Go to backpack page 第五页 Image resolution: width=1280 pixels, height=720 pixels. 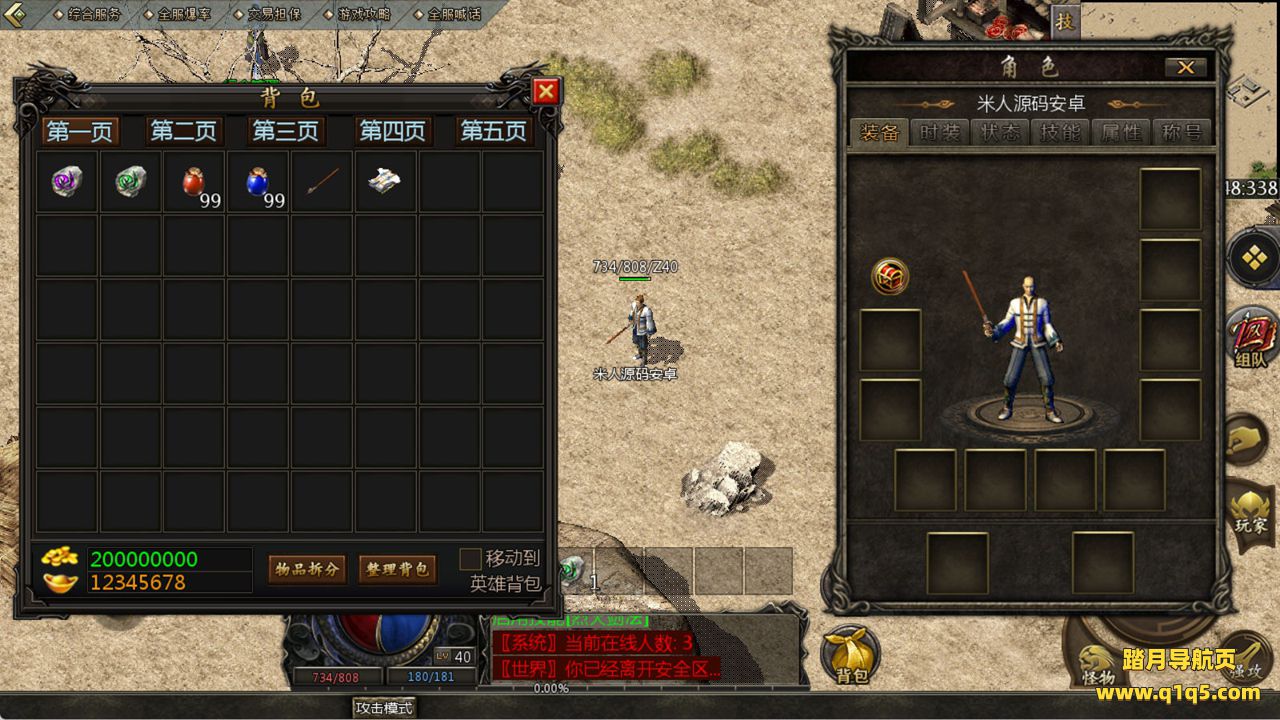[493, 131]
